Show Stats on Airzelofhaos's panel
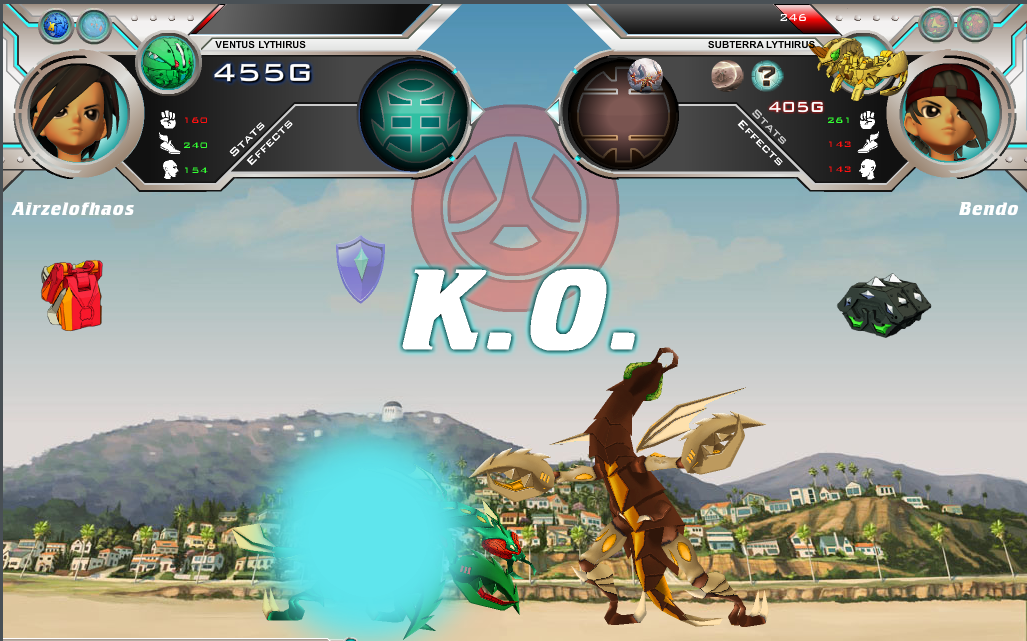Viewport: 1027px width, 641px height. [x=247, y=139]
